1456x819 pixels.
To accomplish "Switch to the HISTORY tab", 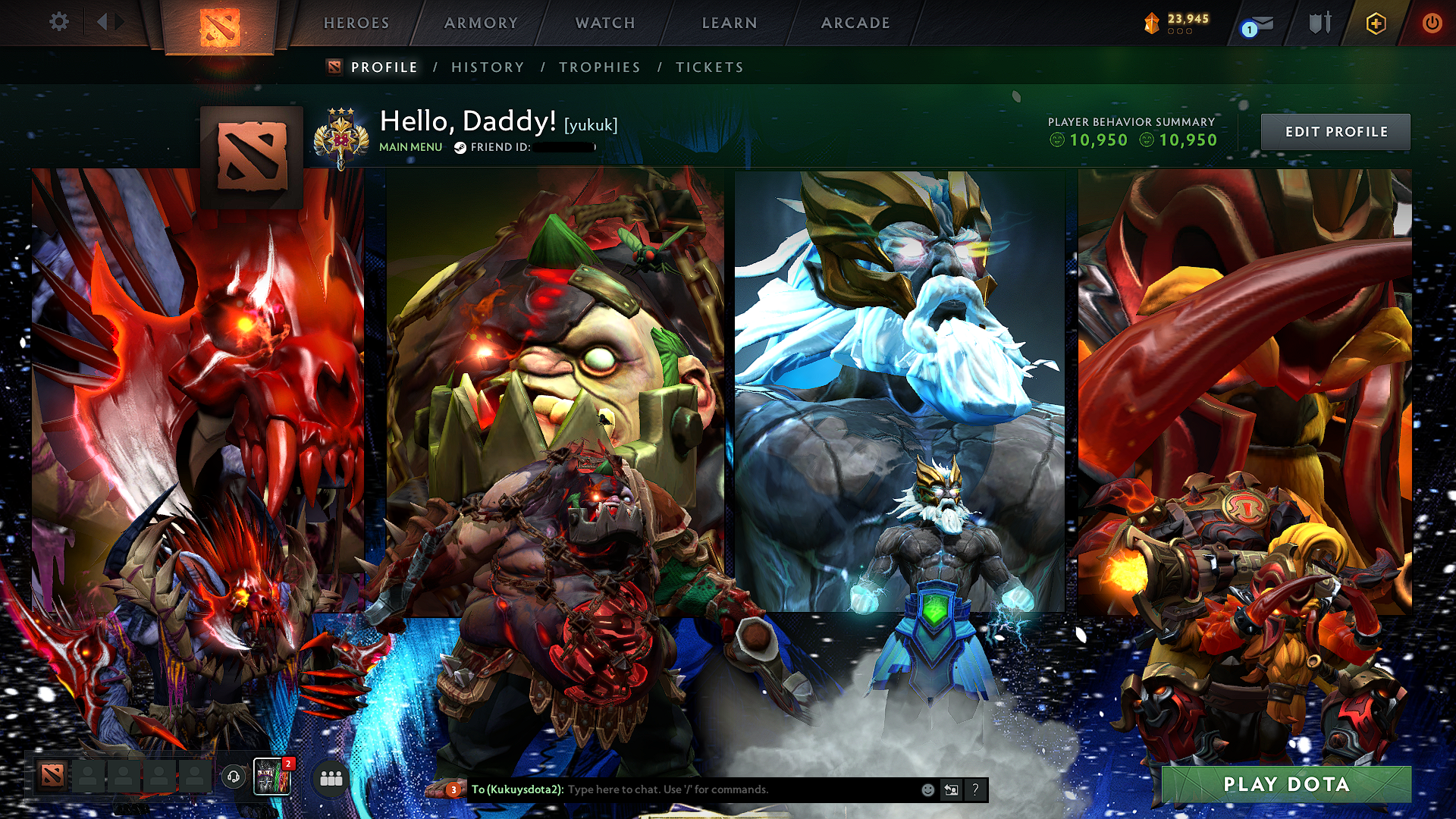I will tap(486, 67).
